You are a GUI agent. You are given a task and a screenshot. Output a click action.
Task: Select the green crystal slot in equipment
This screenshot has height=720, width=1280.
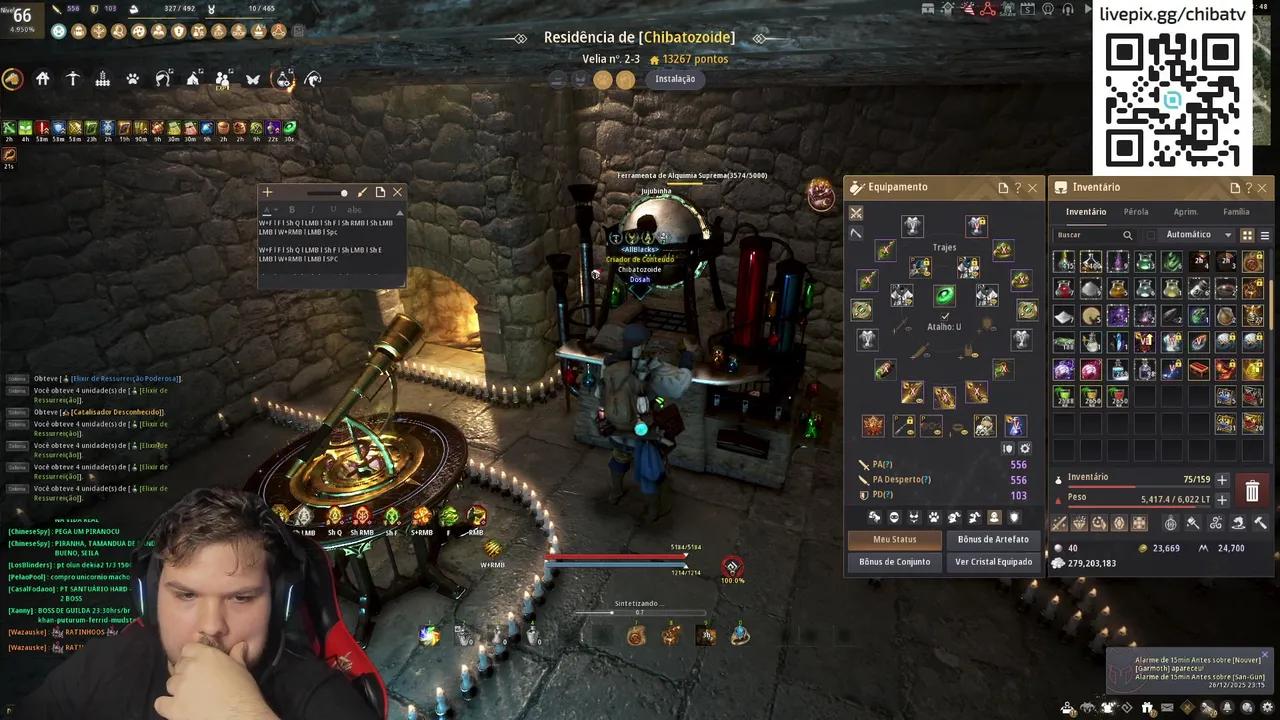[x=944, y=295]
